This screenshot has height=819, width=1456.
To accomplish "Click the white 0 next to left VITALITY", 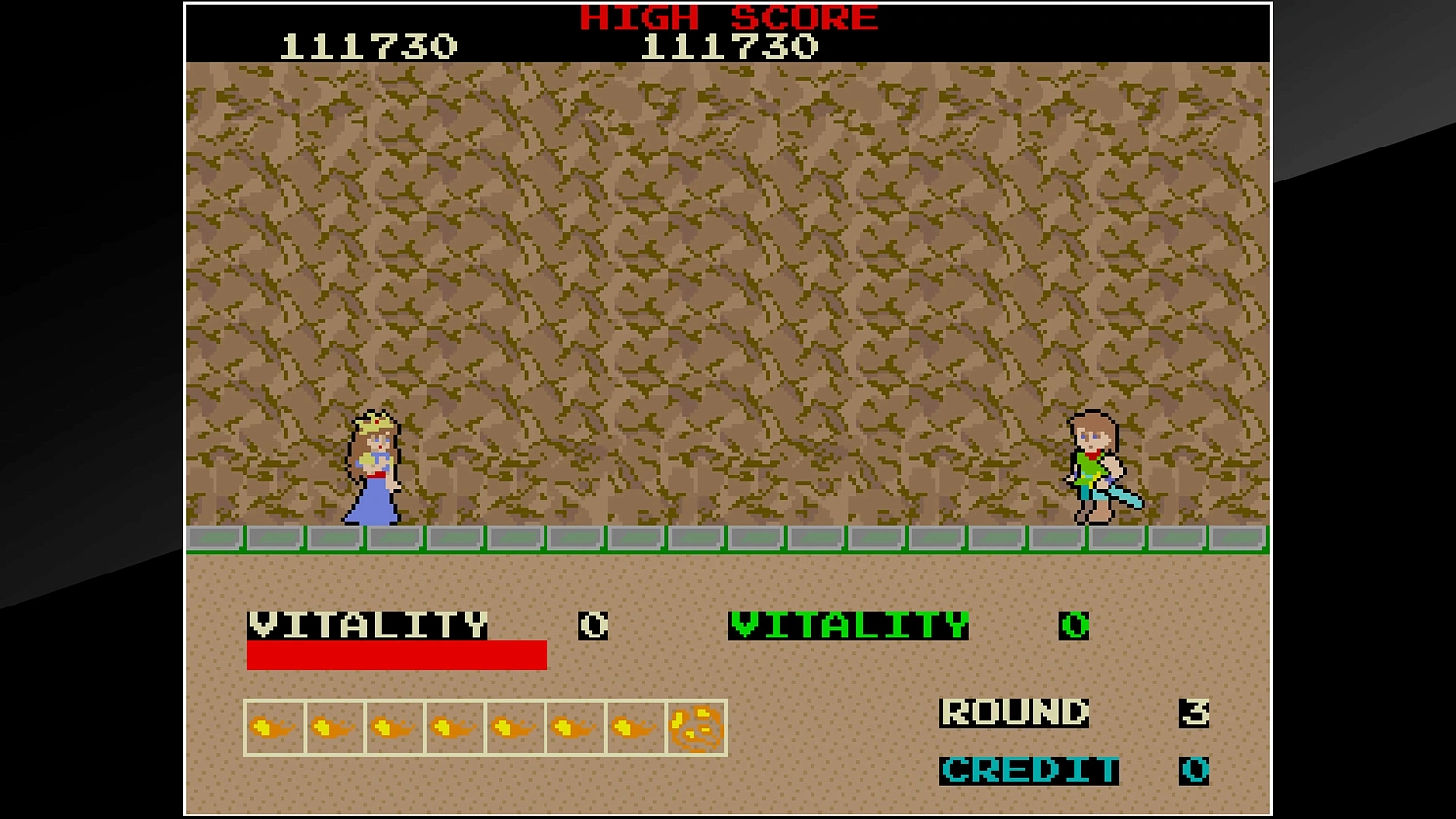I will tap(594, 626).
